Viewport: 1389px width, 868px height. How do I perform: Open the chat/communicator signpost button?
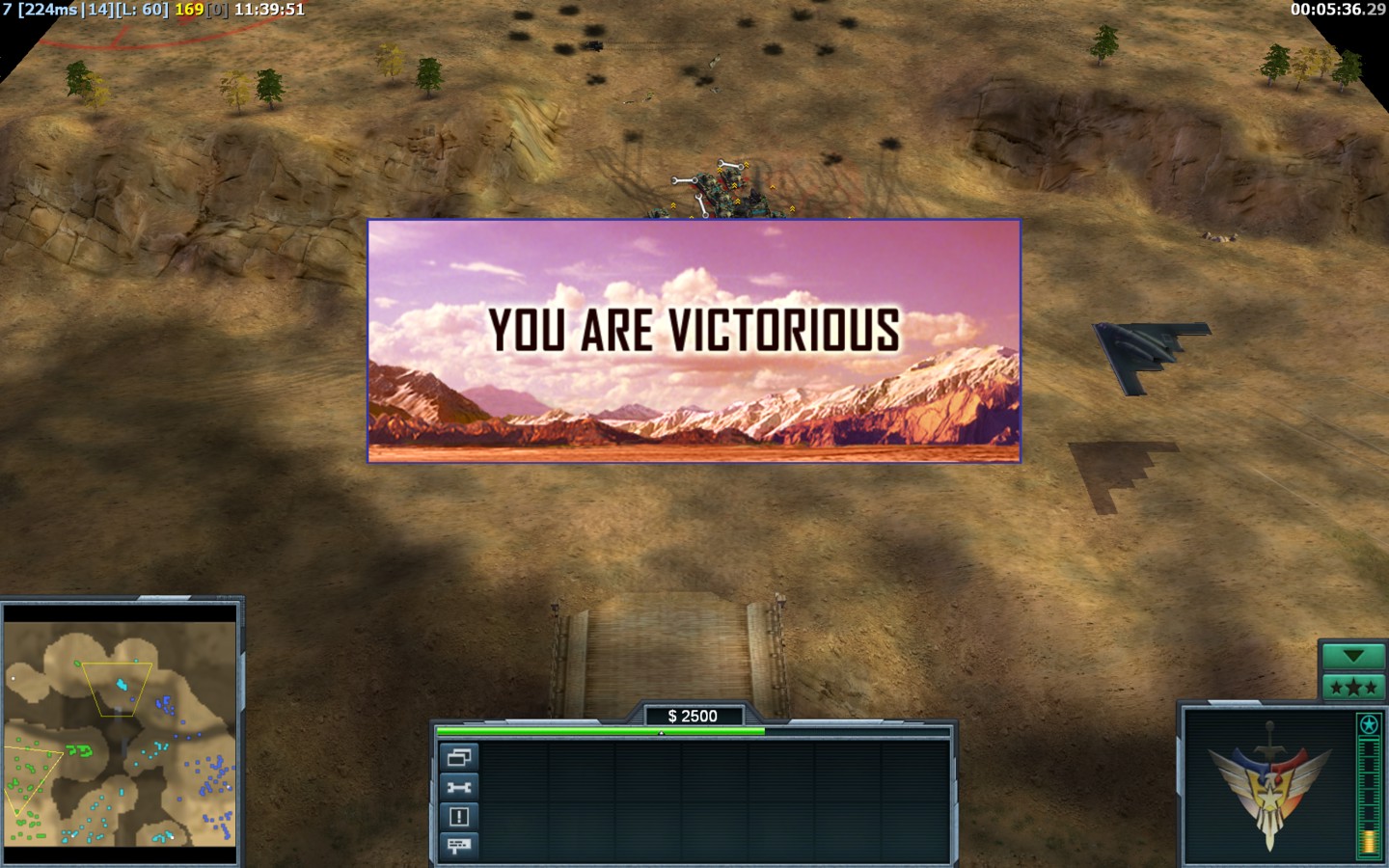(458, 846)
